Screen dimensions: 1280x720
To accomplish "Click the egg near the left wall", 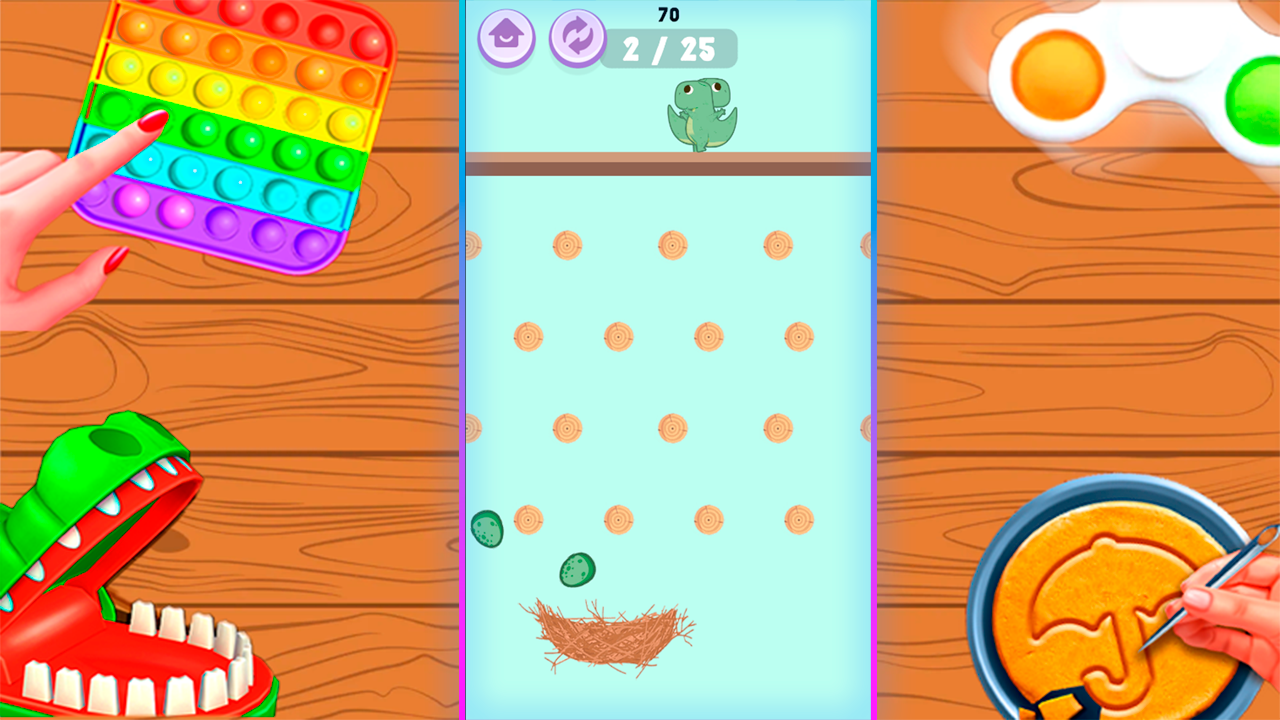I will [x=487, y=528].
